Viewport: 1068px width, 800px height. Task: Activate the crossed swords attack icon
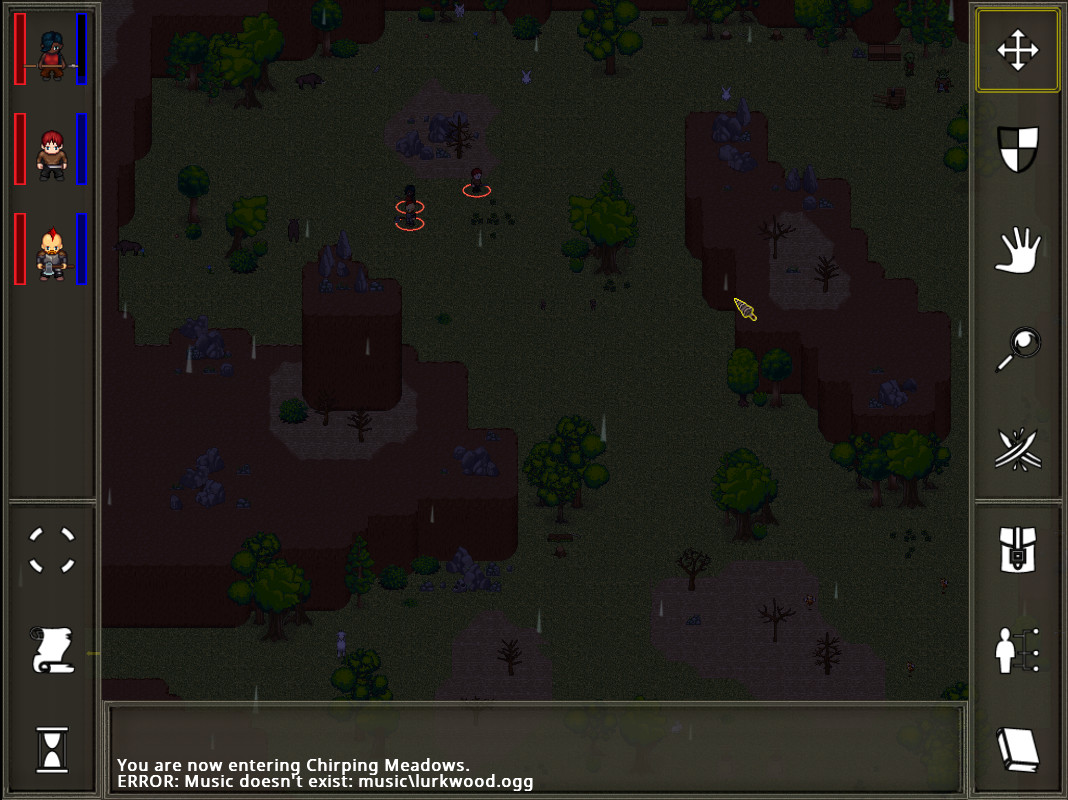click(1017, 449)
